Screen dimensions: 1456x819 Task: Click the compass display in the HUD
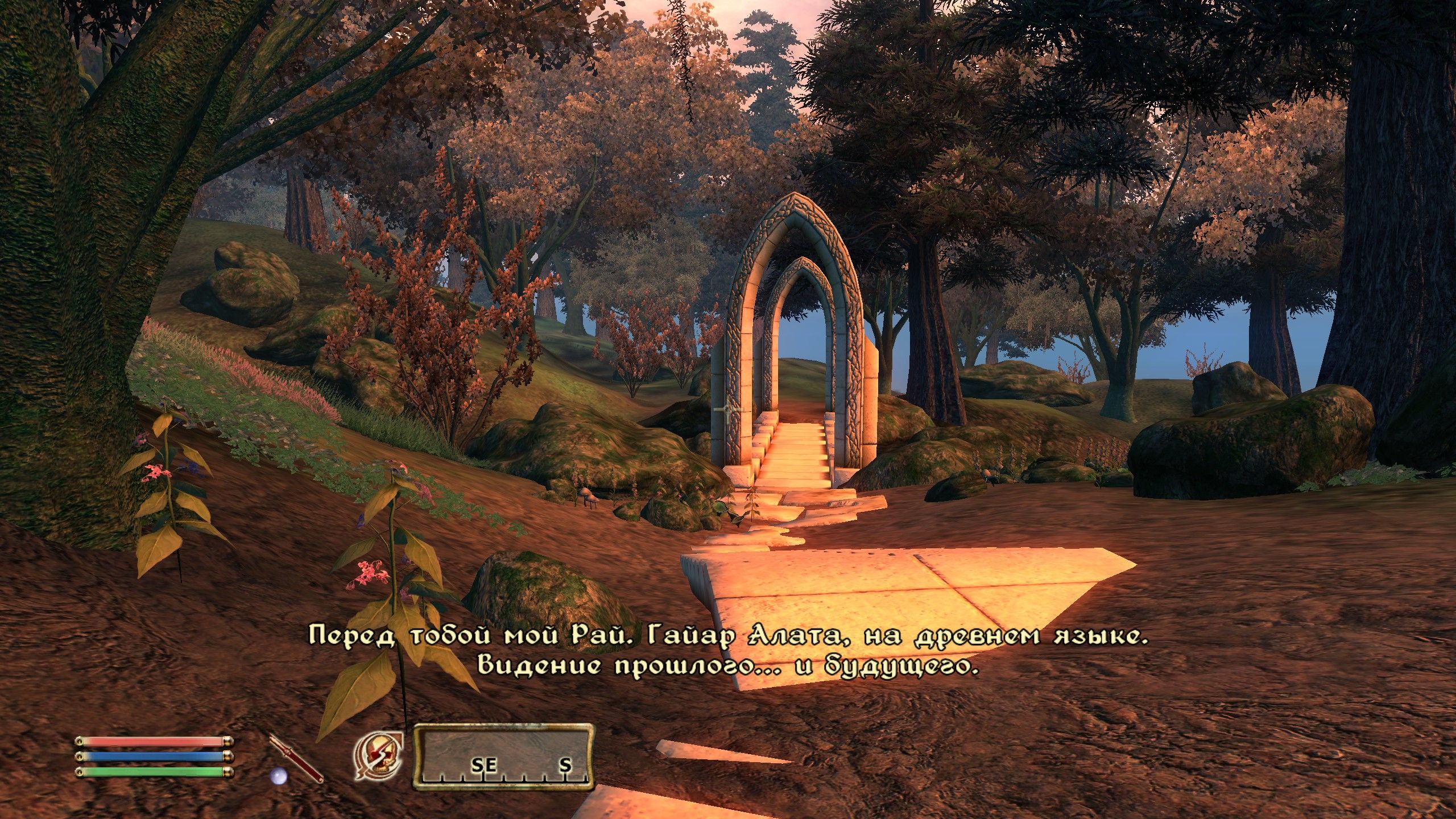coord(505,756)
